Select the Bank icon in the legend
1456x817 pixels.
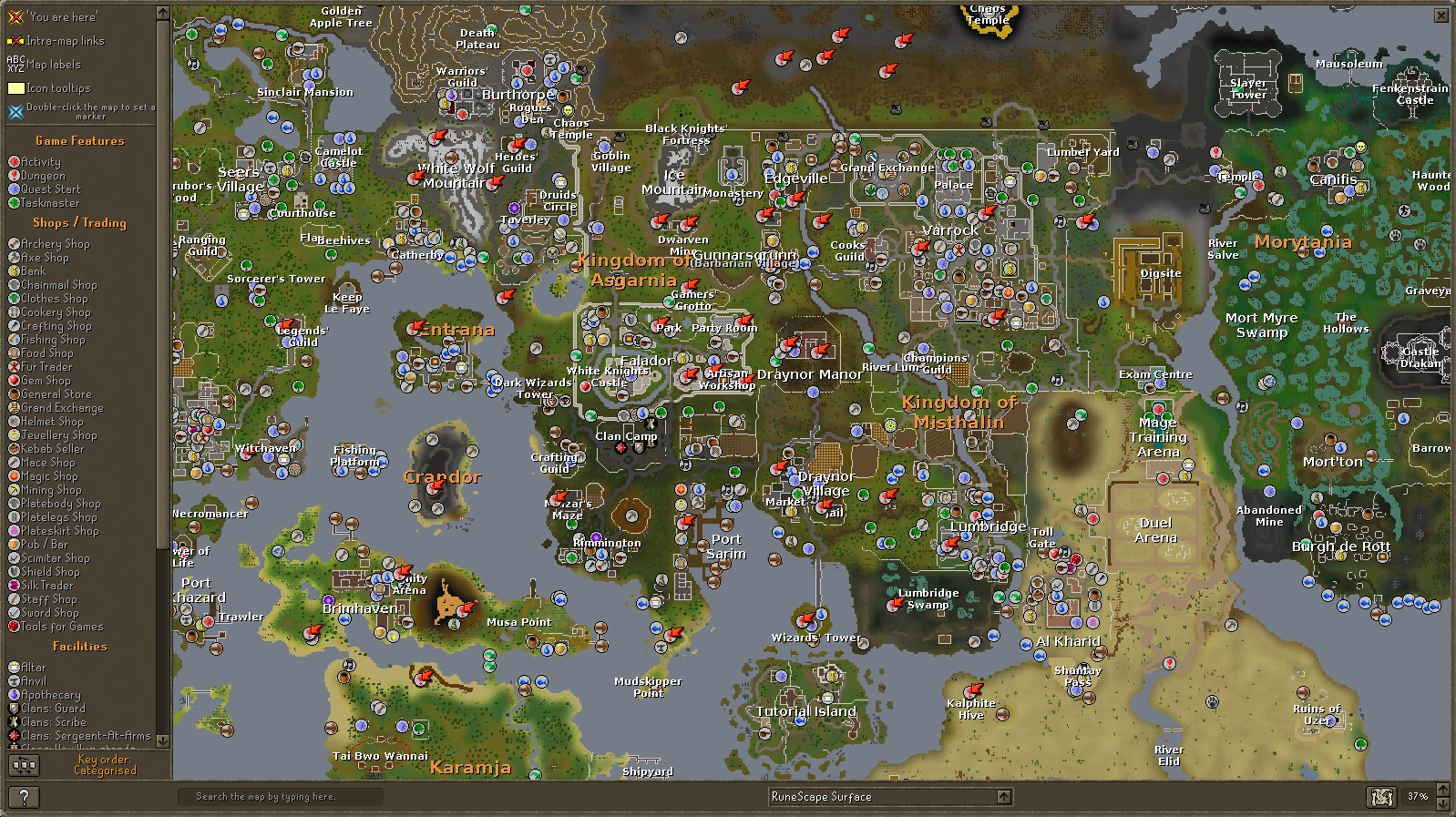(15, 271)
